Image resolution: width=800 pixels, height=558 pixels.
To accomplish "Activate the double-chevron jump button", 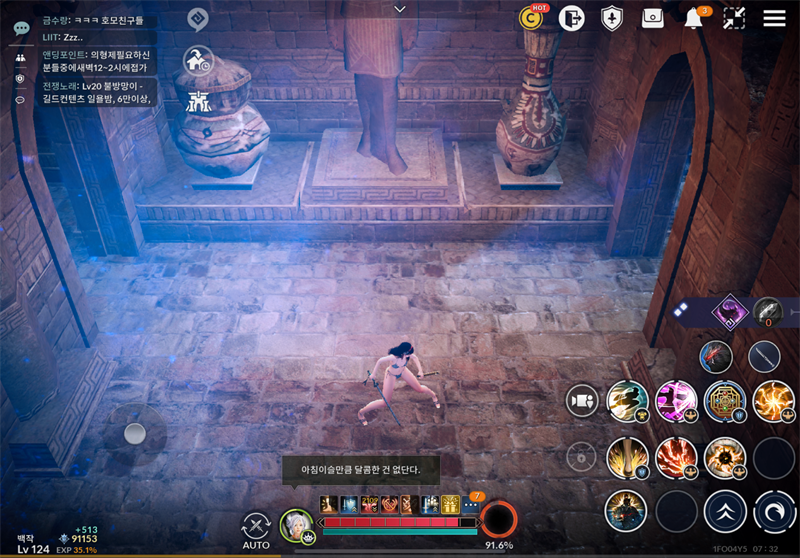I will click(x=725, y=510).
